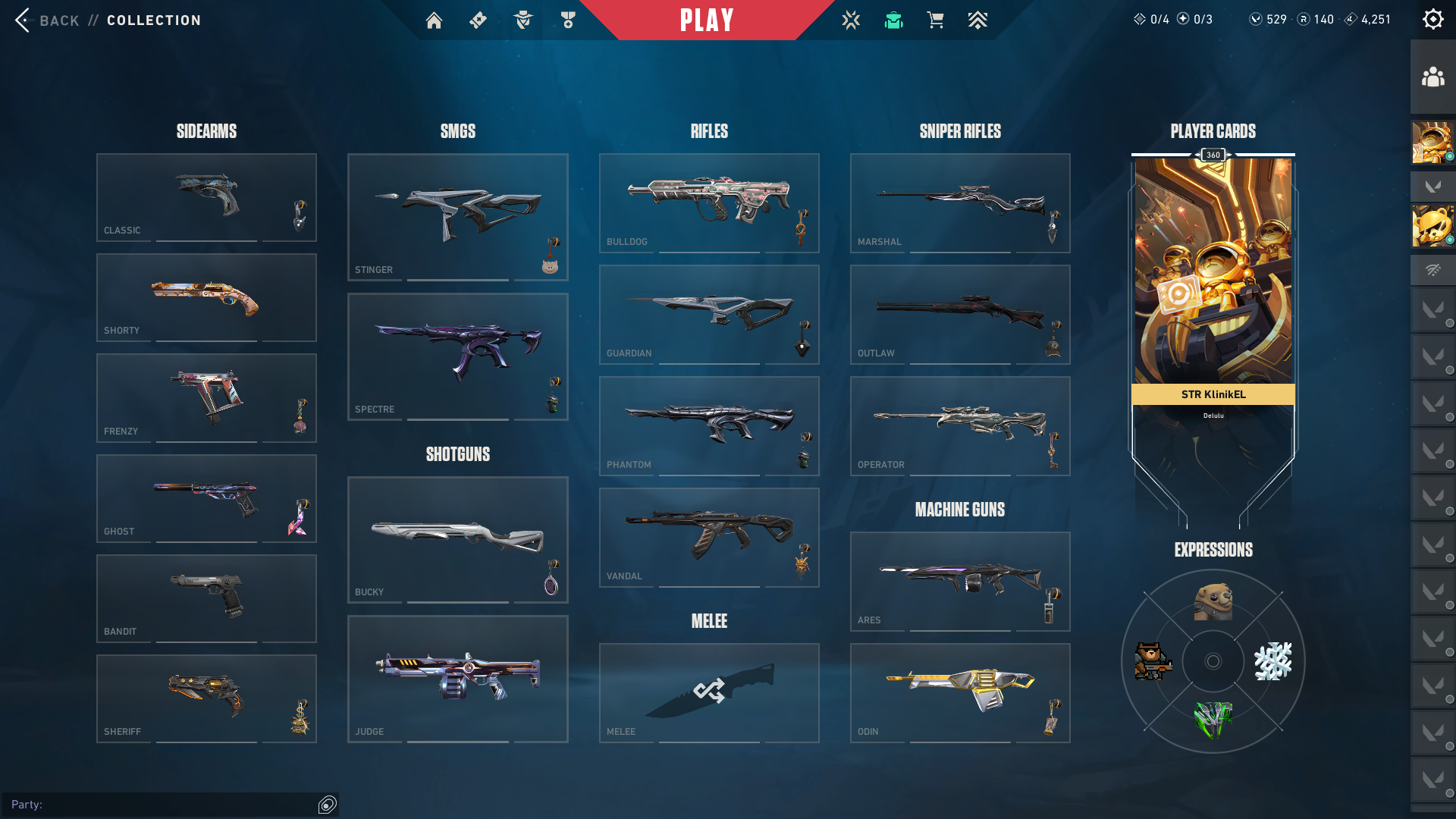Select the snowflake spray in expressions wheel

[1272, 661]
